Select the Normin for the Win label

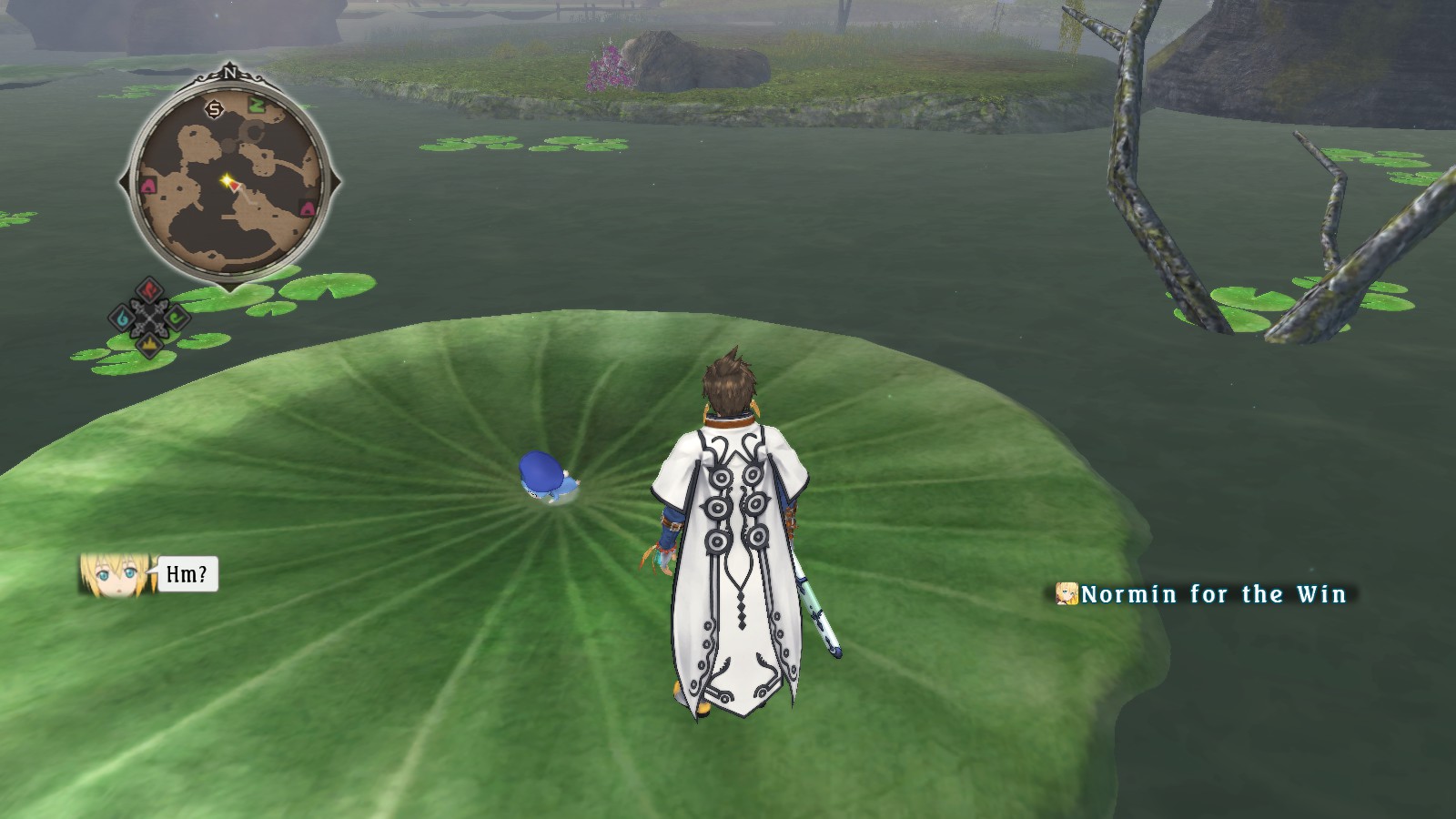[x=1210, y=595]
